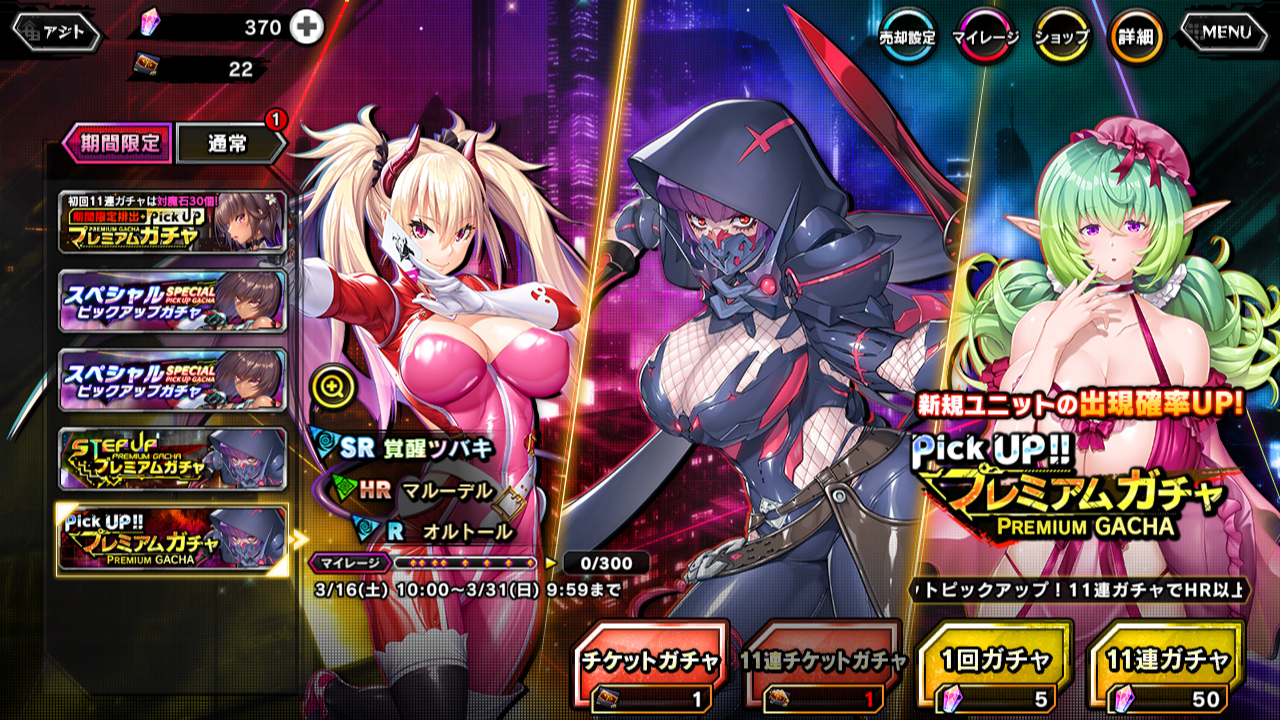Switch to the 期間限定 tab

point(117,142)
